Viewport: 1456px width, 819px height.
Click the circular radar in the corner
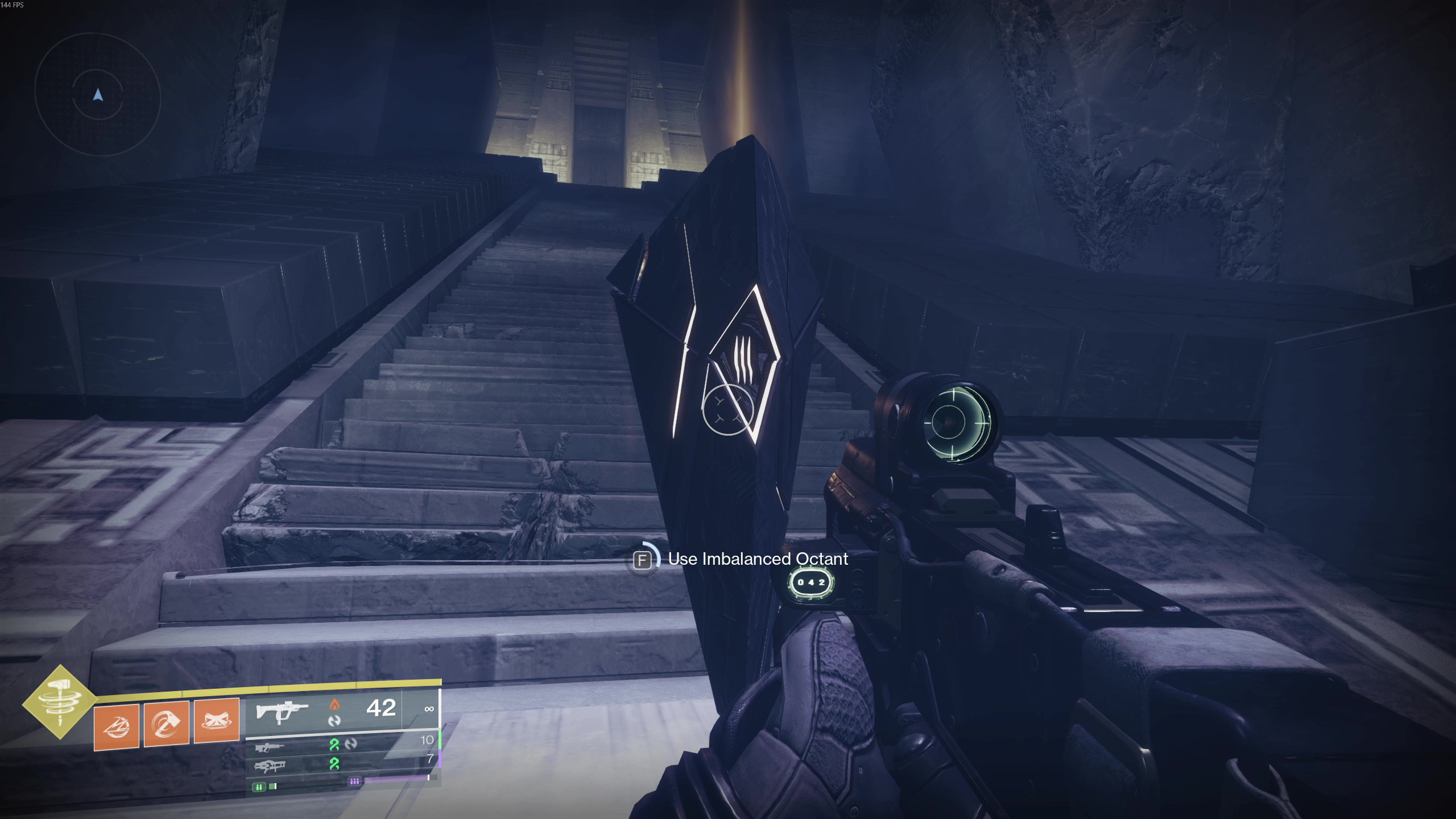pos(98,95)
